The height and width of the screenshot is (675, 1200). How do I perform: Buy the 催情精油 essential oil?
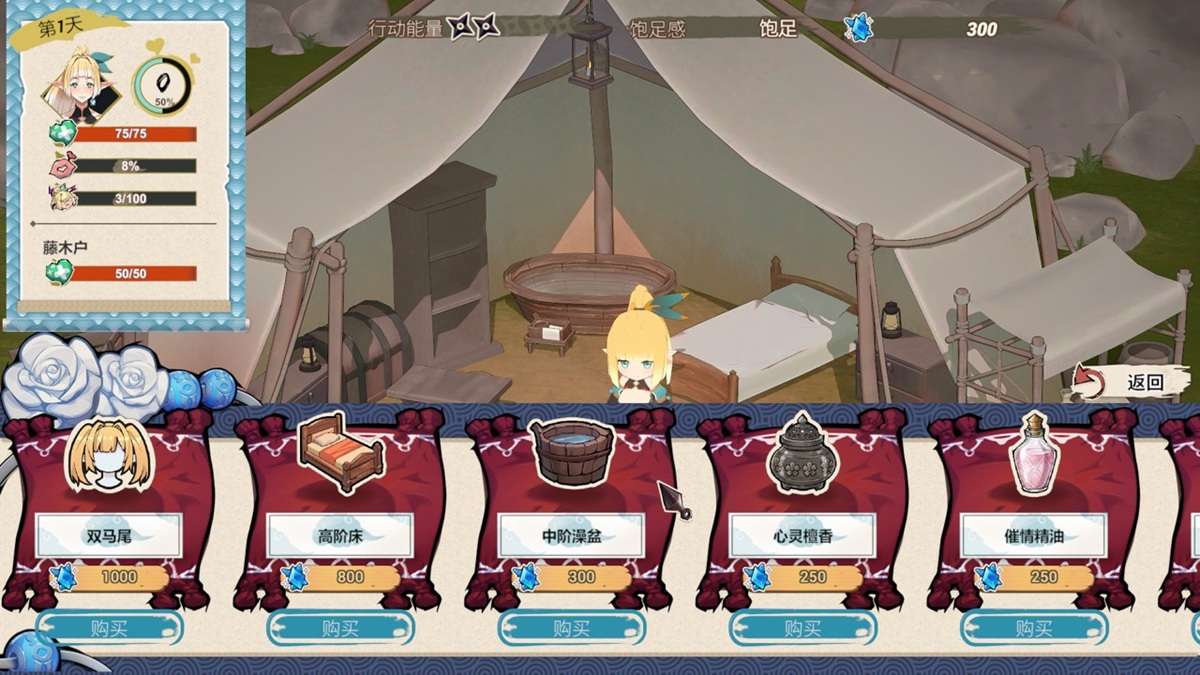(x=1033, y=628)
